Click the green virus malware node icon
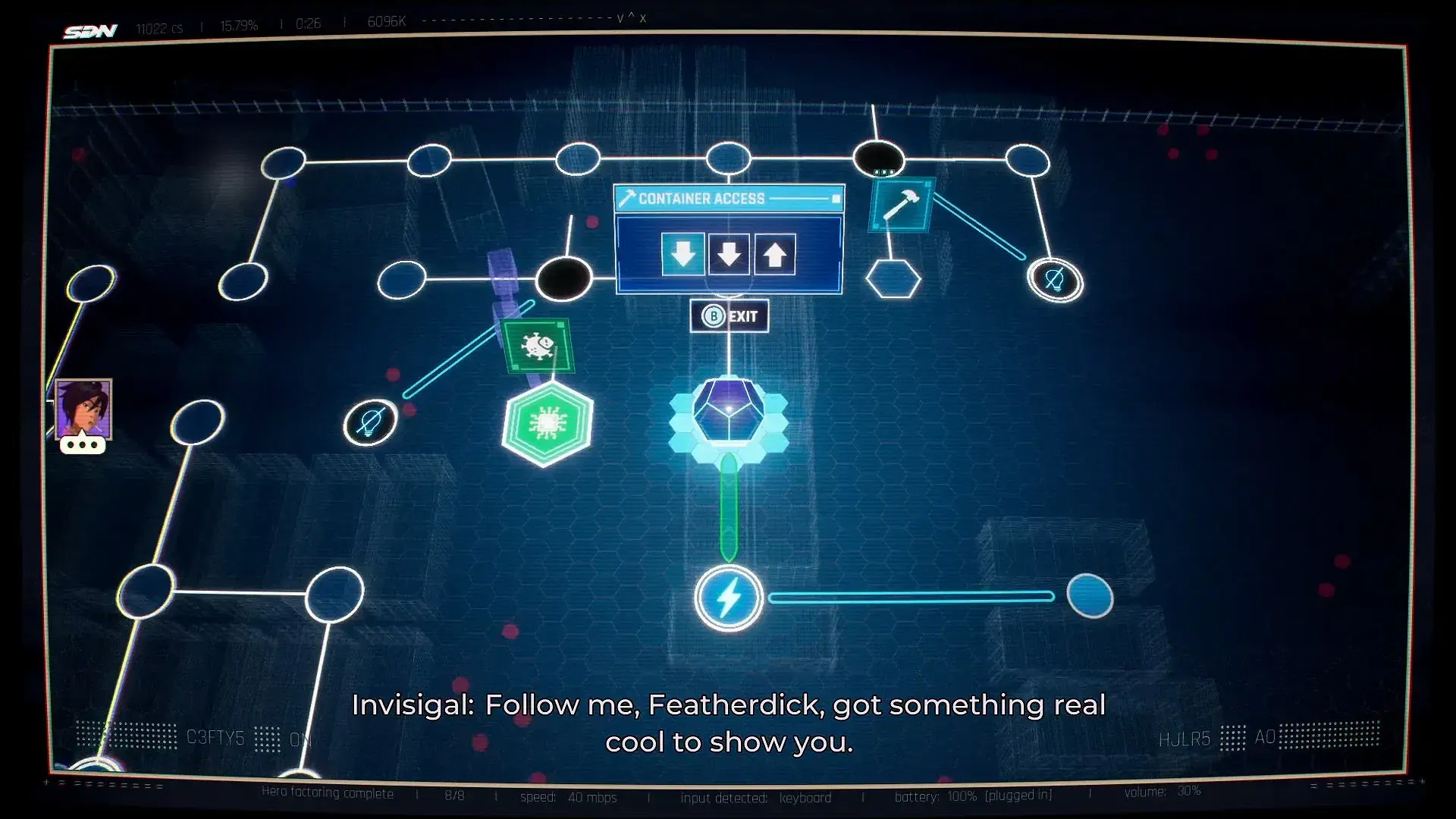Image resolution: width=1456 pixels, height=819 pixels. click(x=538, y=347)
